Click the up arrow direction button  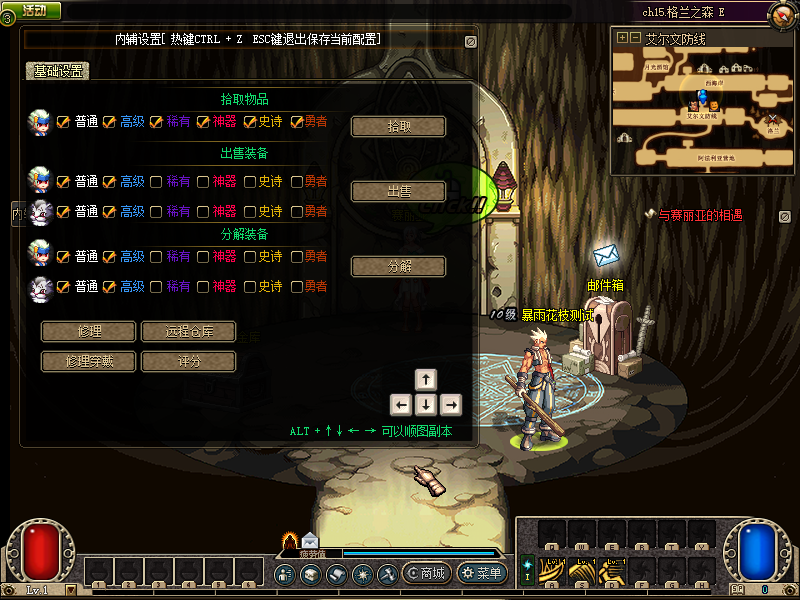click(426, 380)
